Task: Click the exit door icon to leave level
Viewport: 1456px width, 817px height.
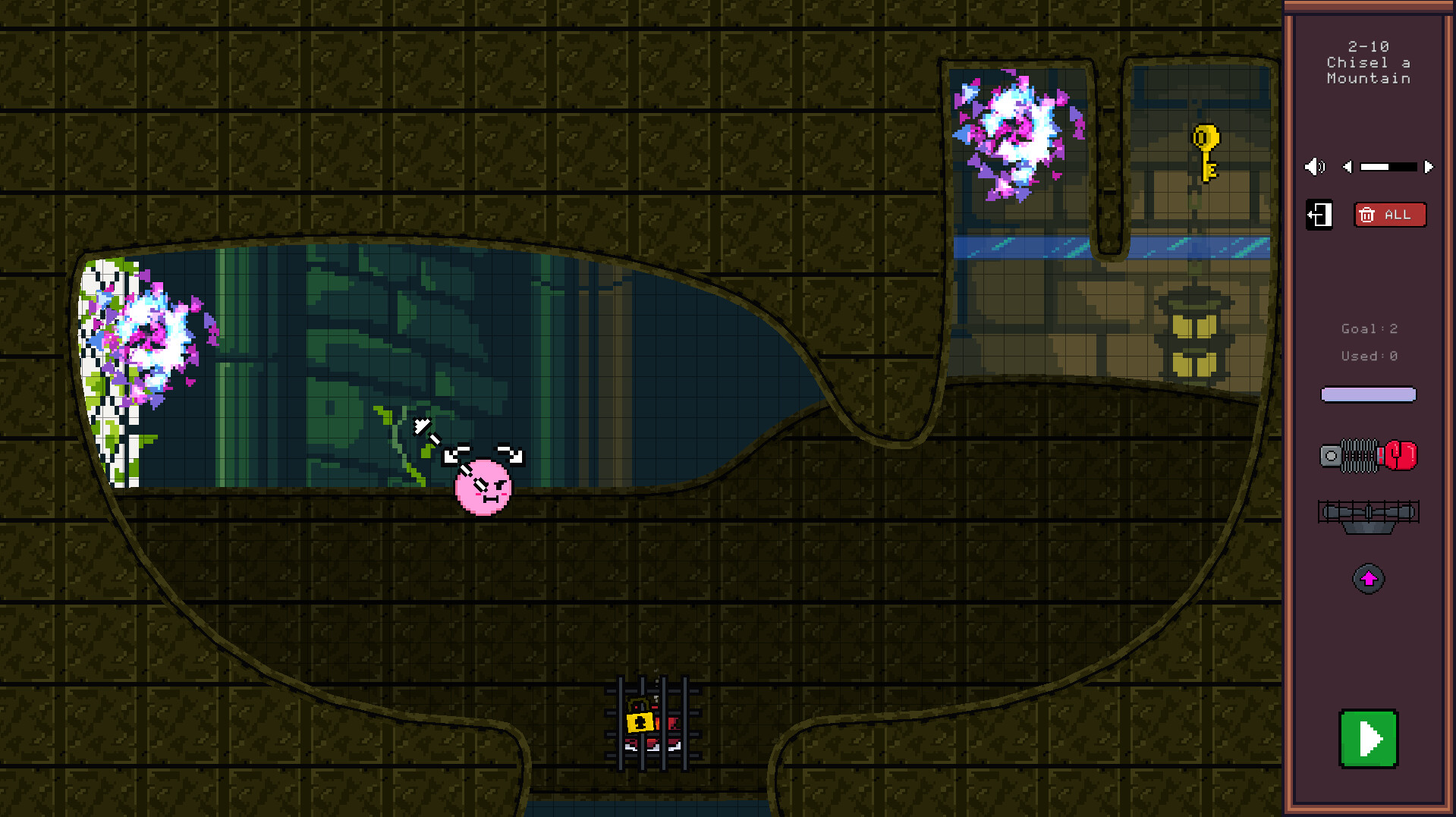Action: point(1319,215)
